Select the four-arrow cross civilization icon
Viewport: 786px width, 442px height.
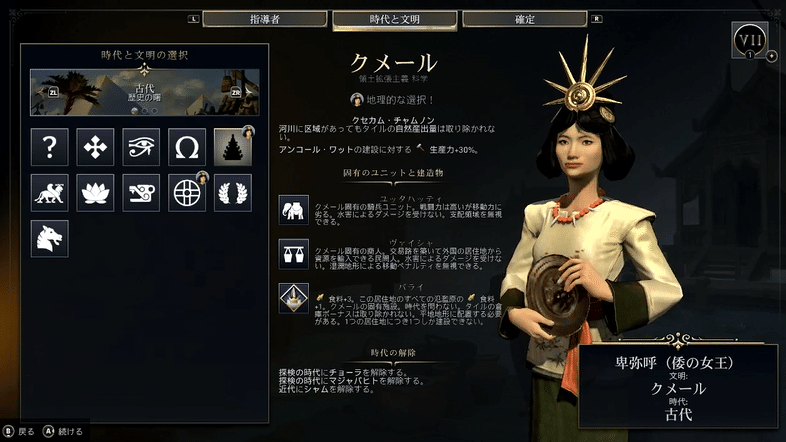point(95,147)
